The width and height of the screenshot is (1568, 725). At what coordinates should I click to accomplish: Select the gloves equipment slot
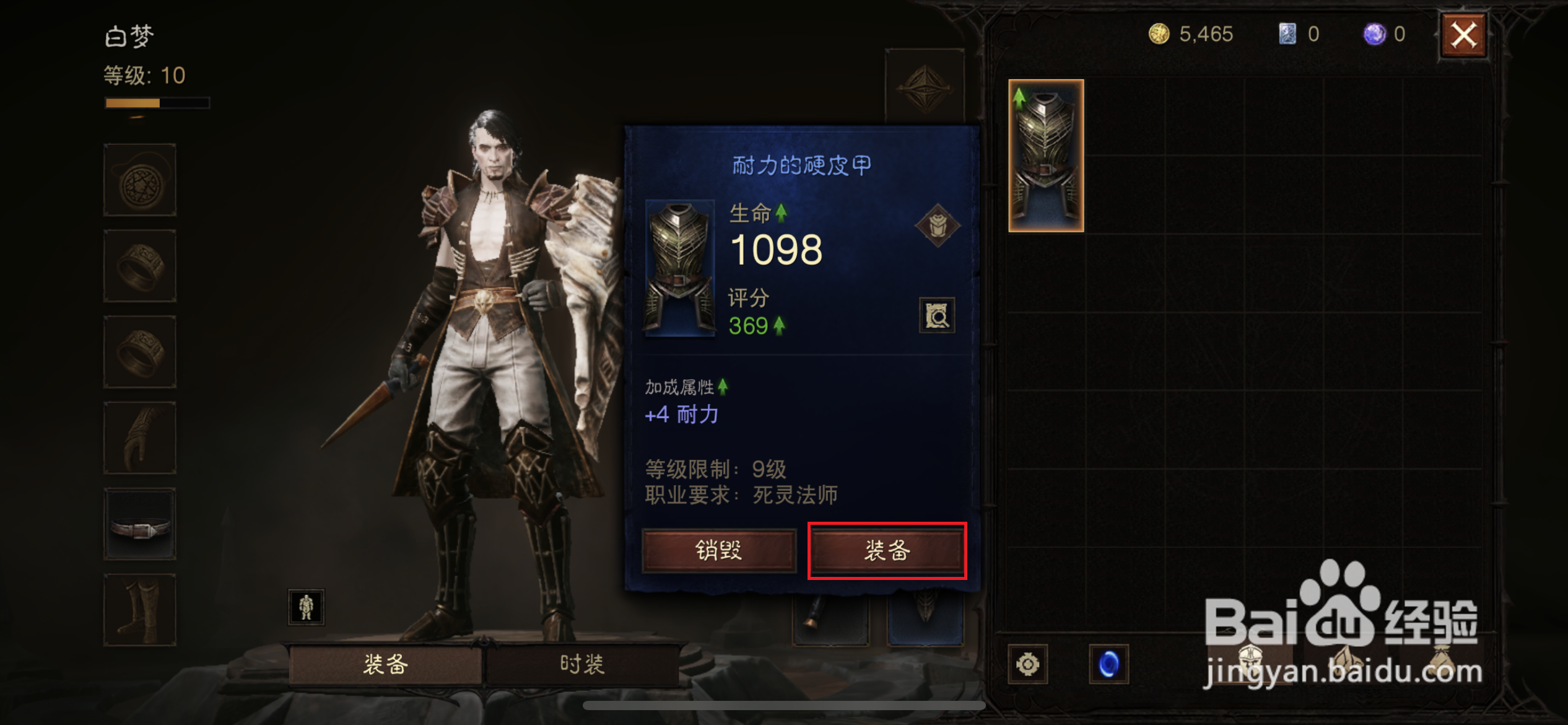point(139,438)
